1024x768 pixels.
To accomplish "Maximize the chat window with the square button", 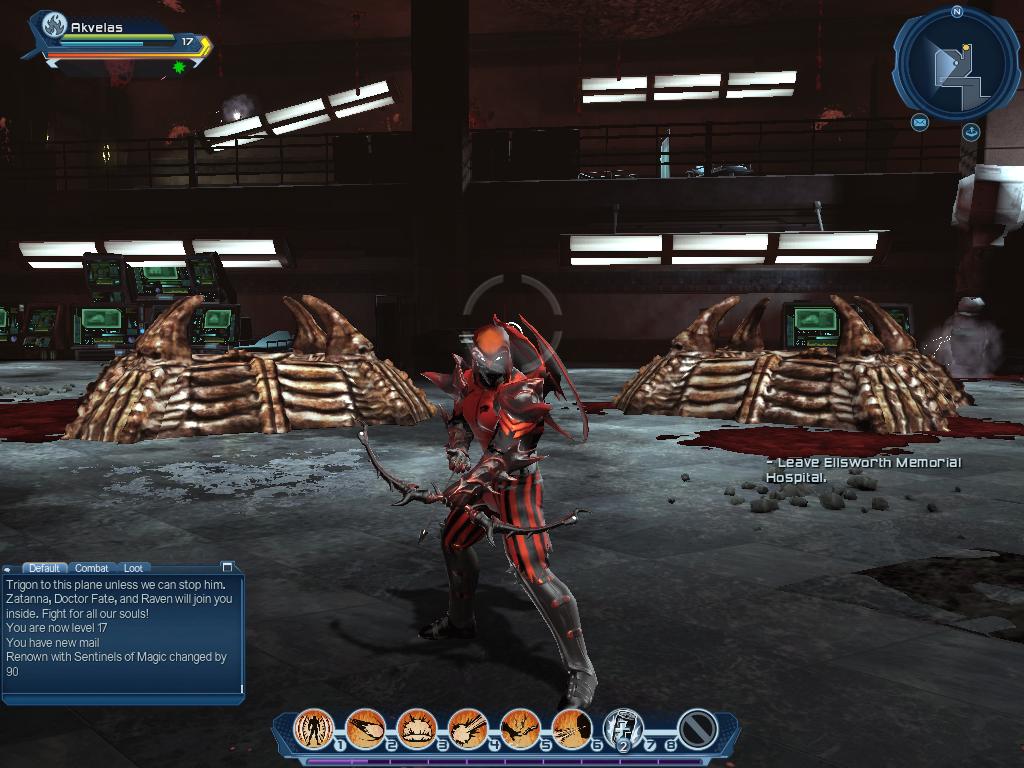I will [x=227, y=567].
